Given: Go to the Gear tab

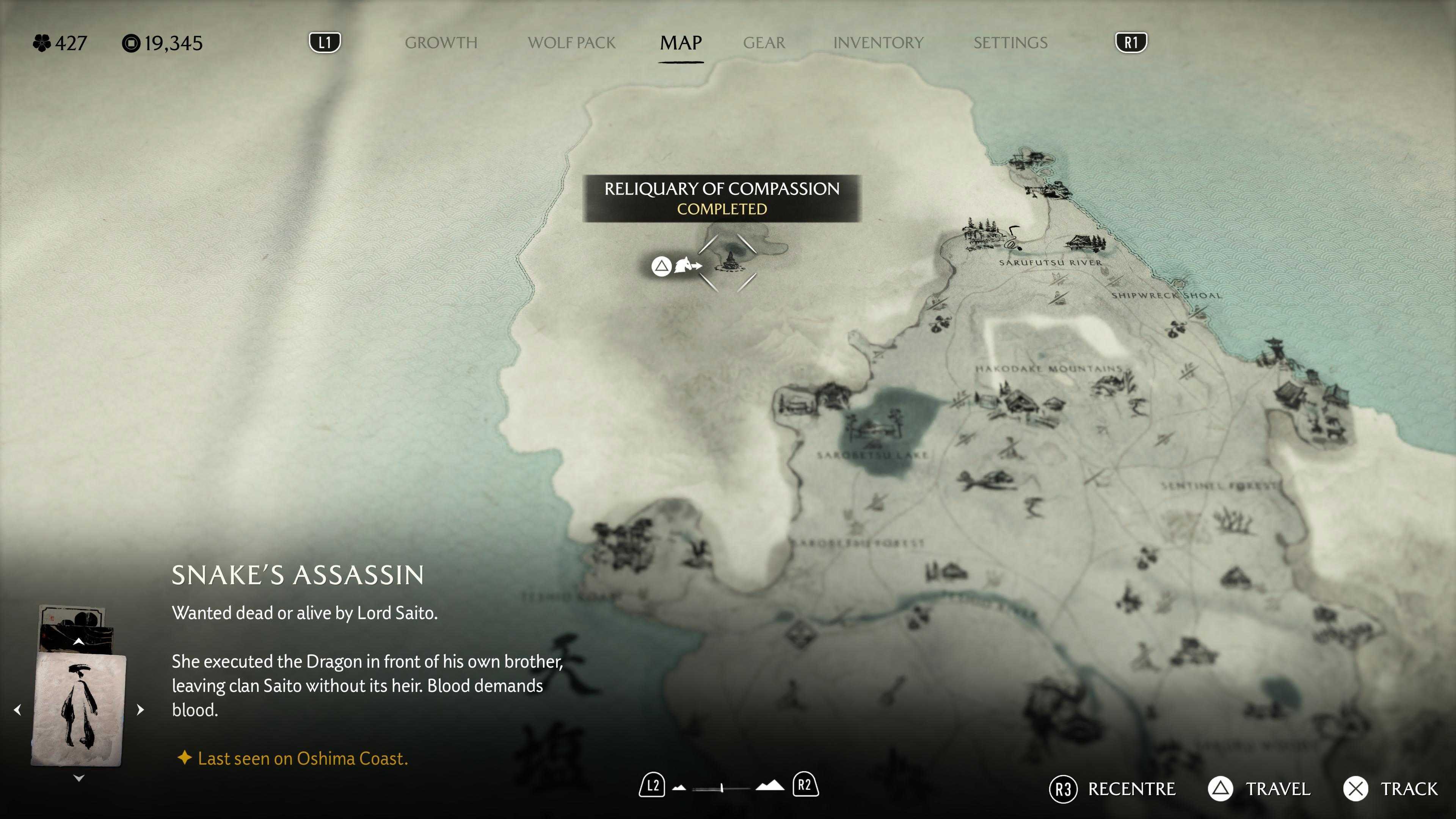Looking at the screenshot, I should [x=764, y=43].
